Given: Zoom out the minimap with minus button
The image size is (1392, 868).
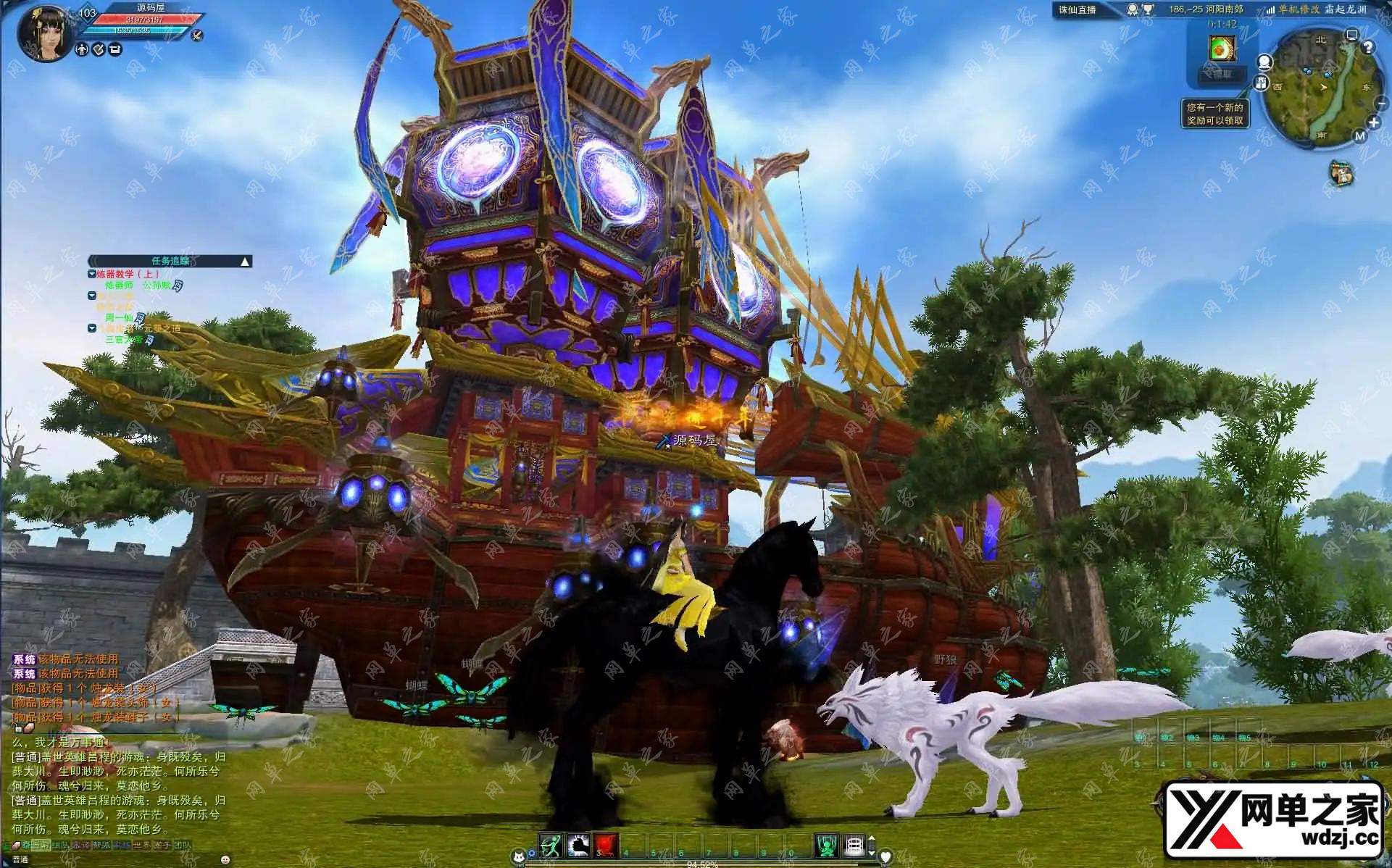Looking at the screenshot, I should 1381,104.
